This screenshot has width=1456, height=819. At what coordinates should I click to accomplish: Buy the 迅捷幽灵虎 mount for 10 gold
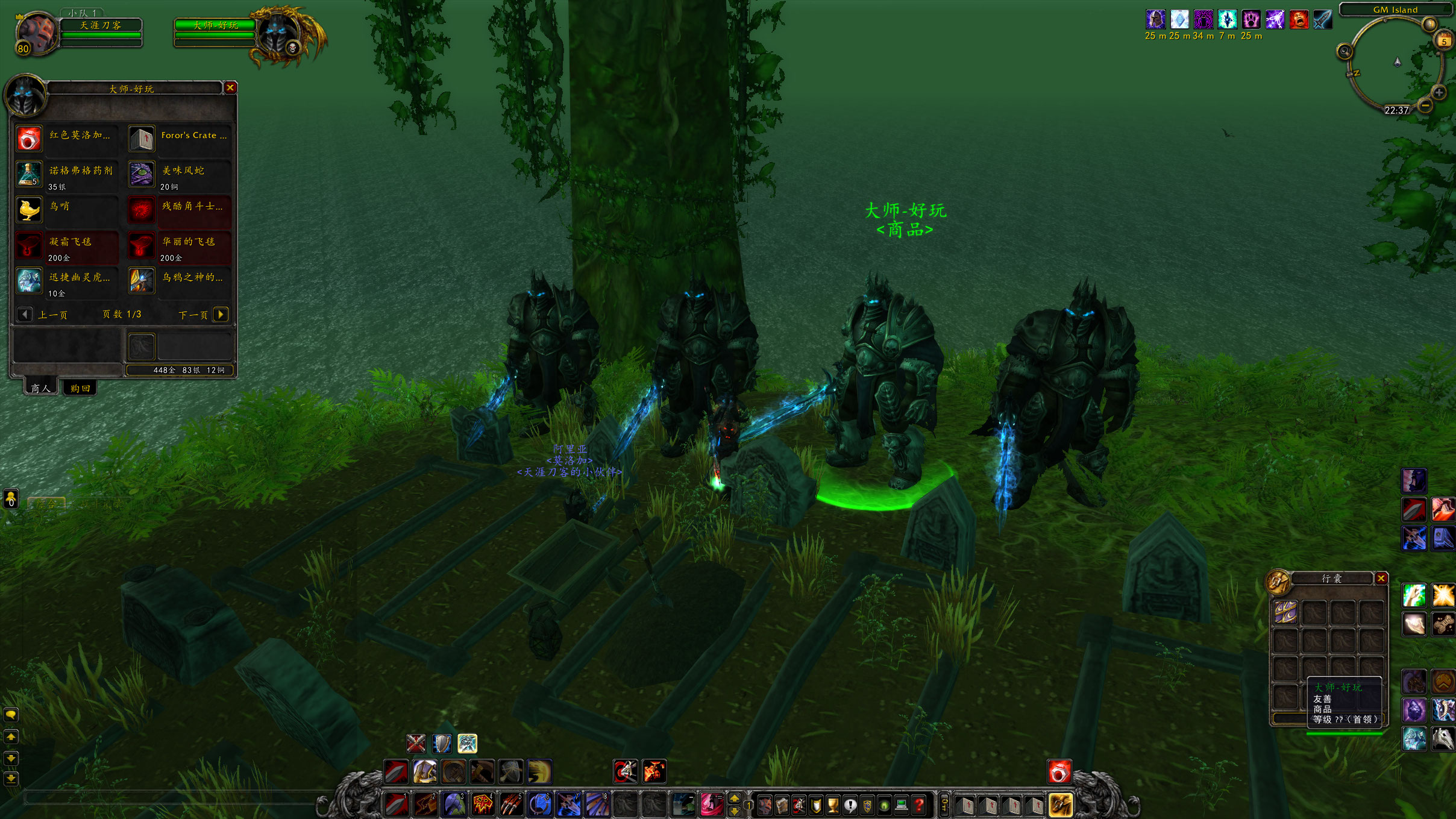coord(29,281)
